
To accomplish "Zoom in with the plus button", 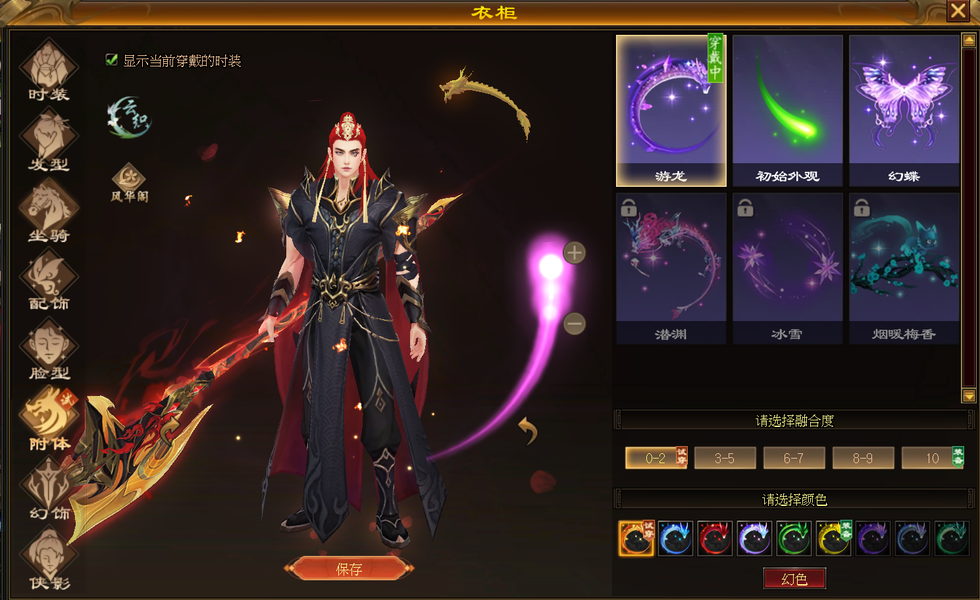I will (x=574, y=253).
